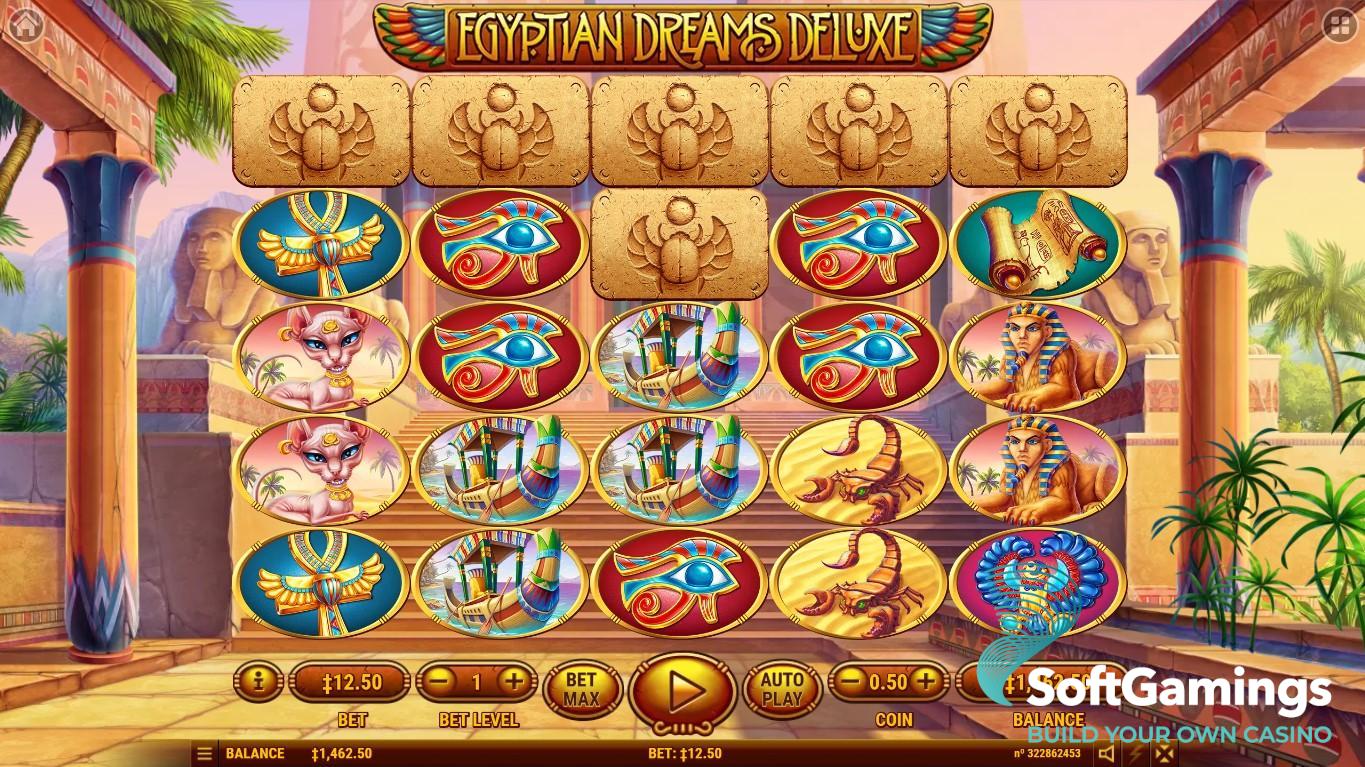Toggle fullscreen in the bottom bar

tap(1162, 754)
